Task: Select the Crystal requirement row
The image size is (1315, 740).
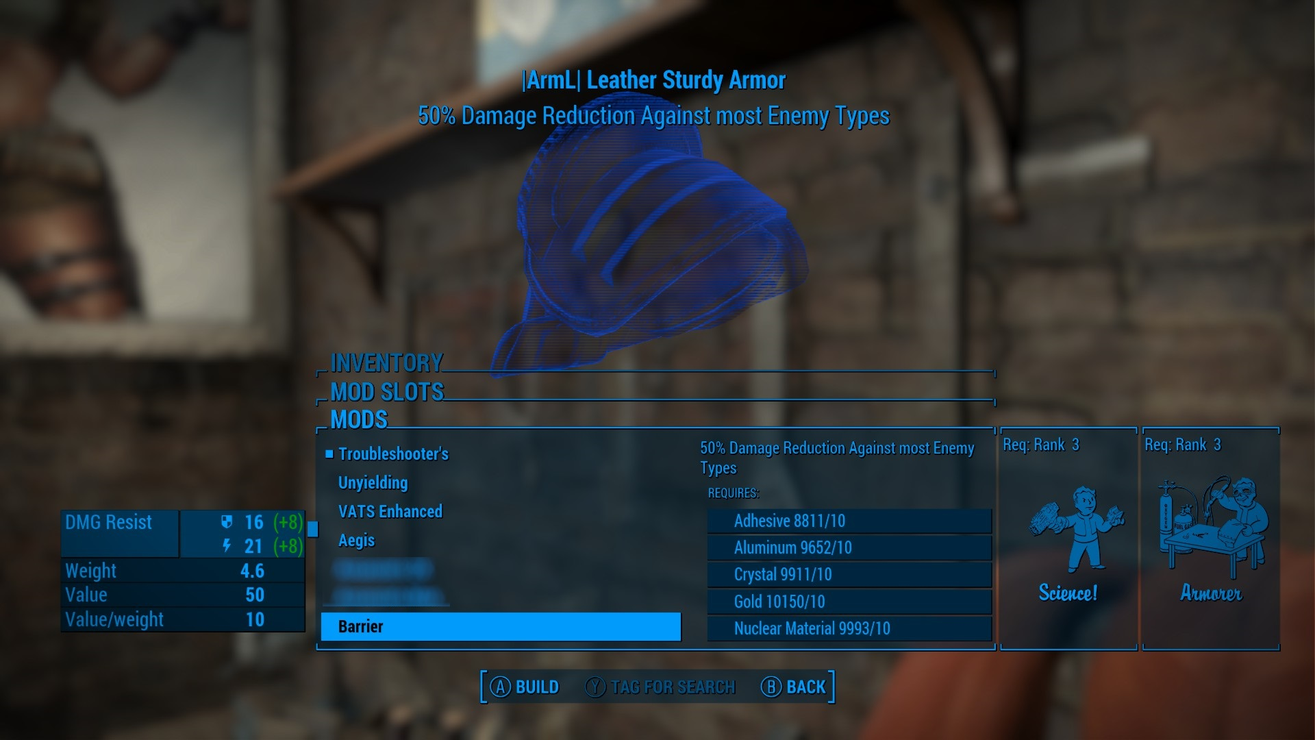Action: coord(849,575)
